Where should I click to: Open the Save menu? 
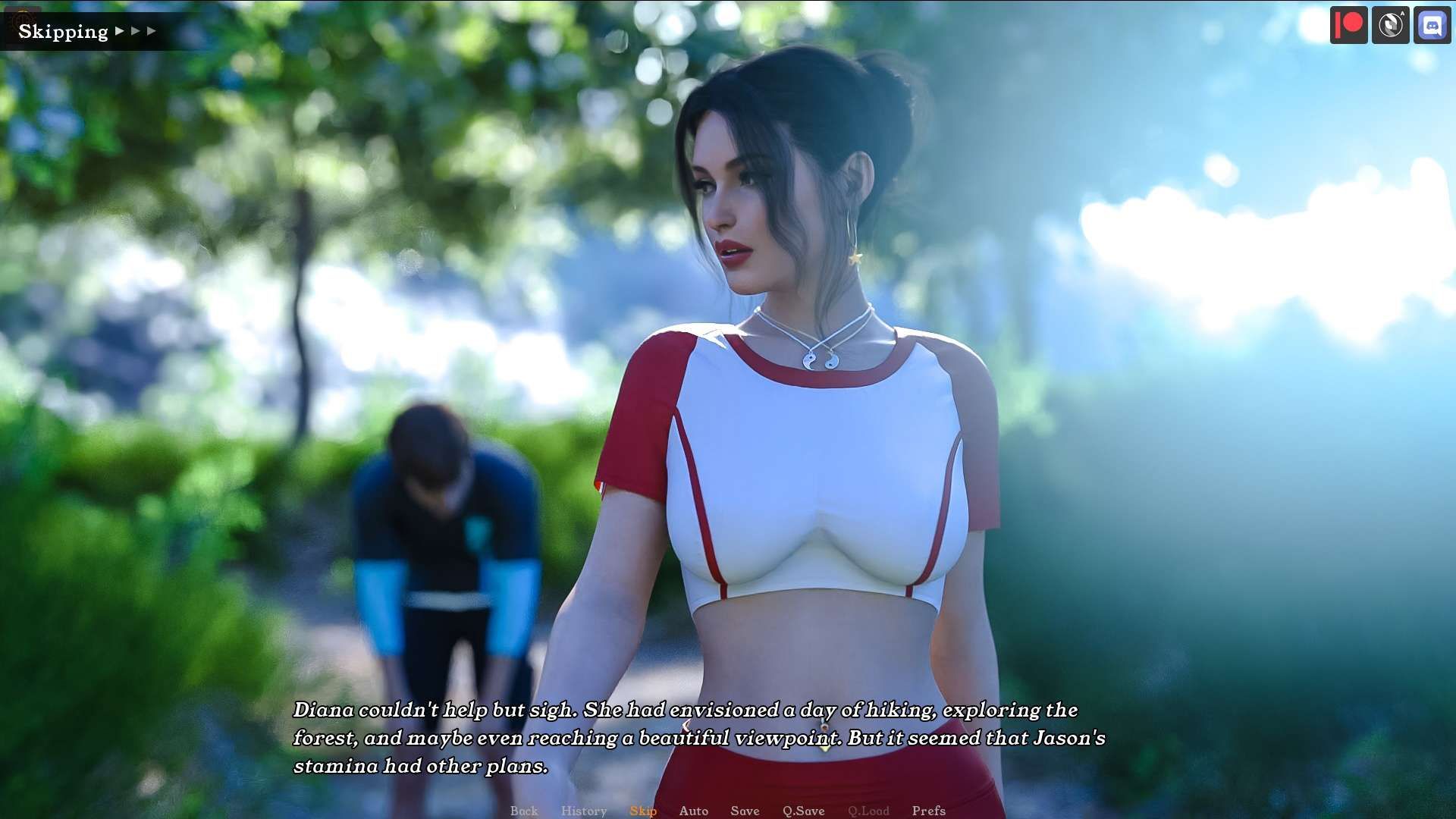[x=745, y=811]
